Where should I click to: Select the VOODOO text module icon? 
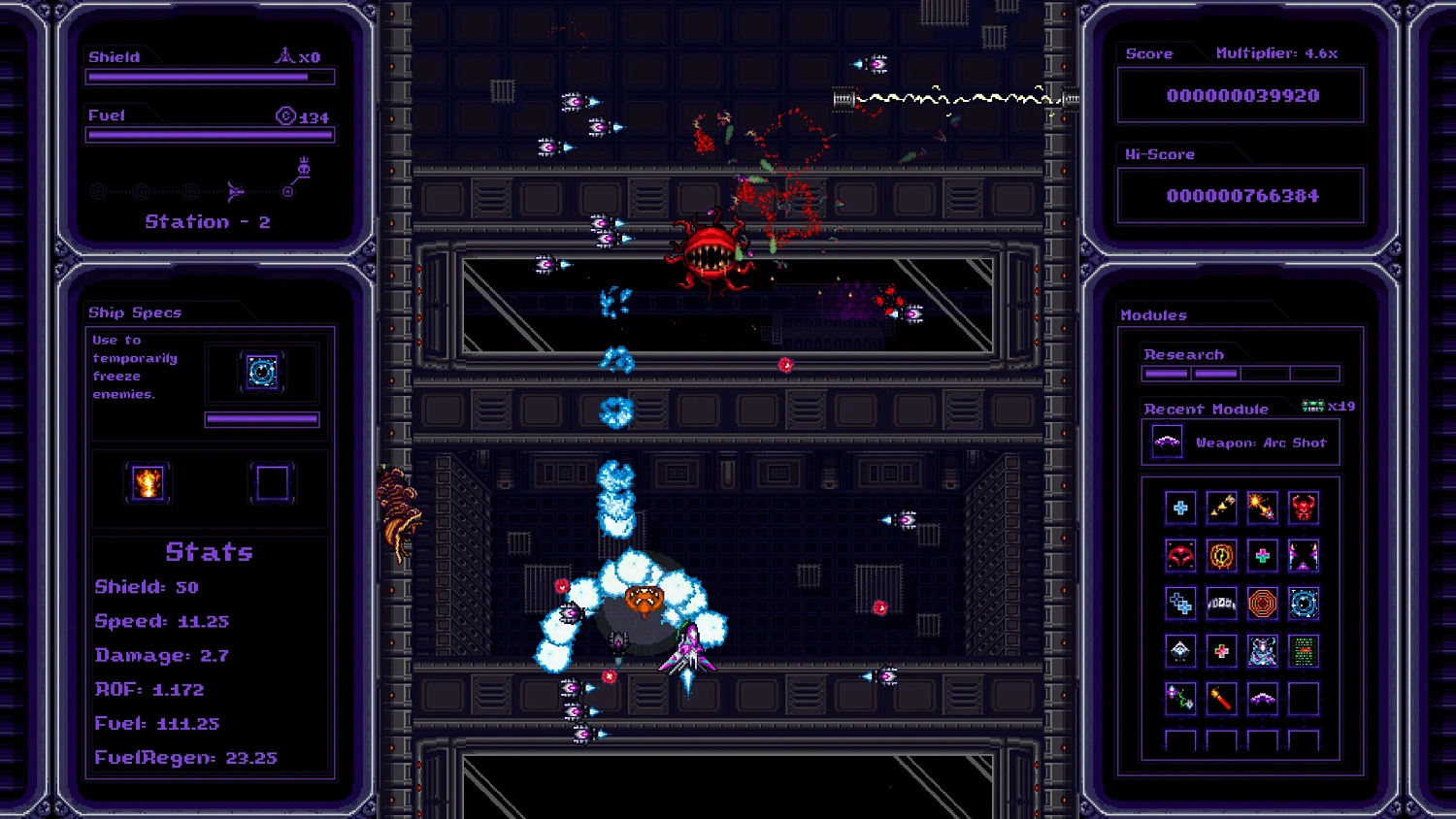point(1221,603)
